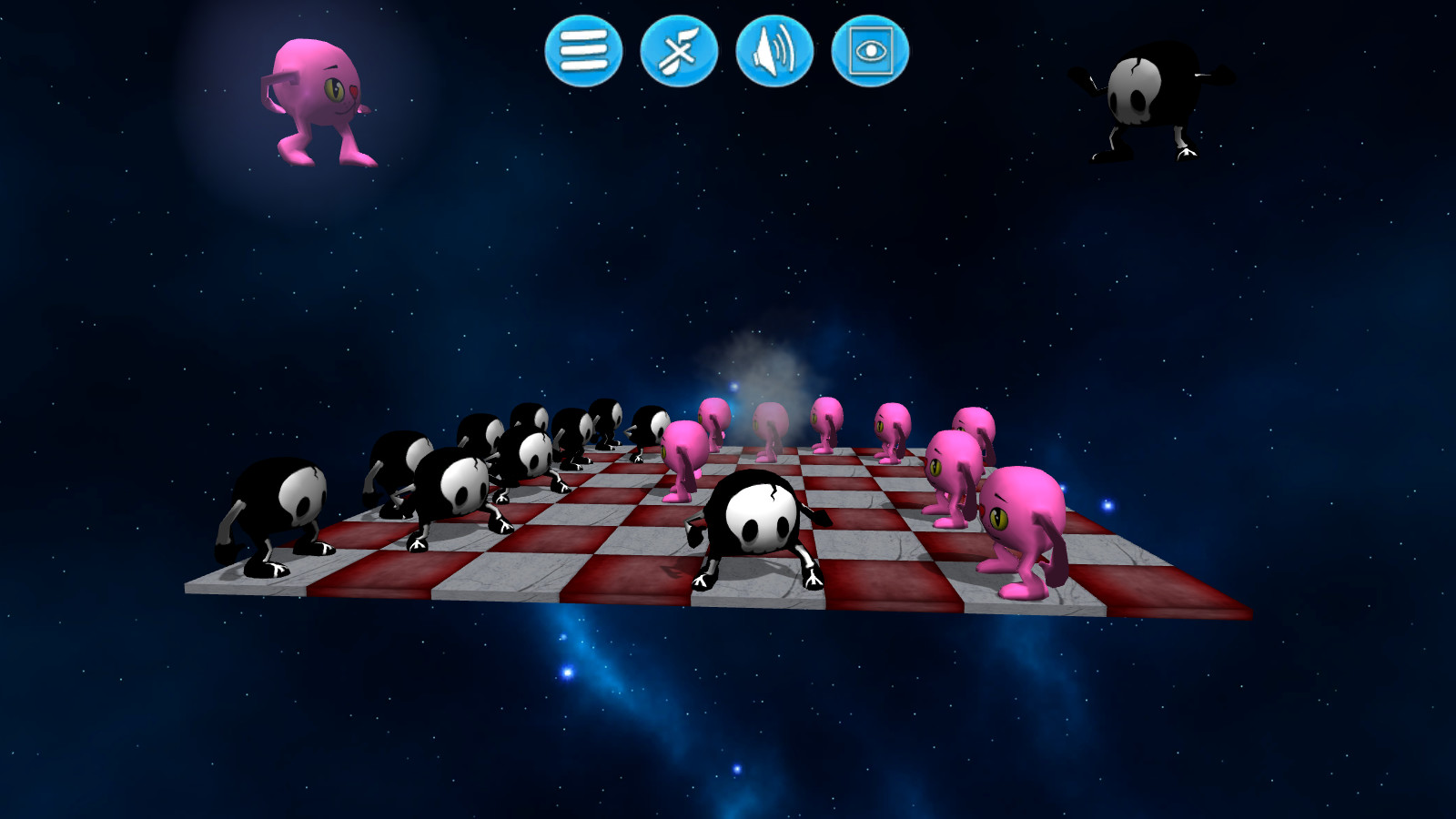The image size is (1456, 819).
Task: Open the menu with three stacked bars
Action: 582,53
